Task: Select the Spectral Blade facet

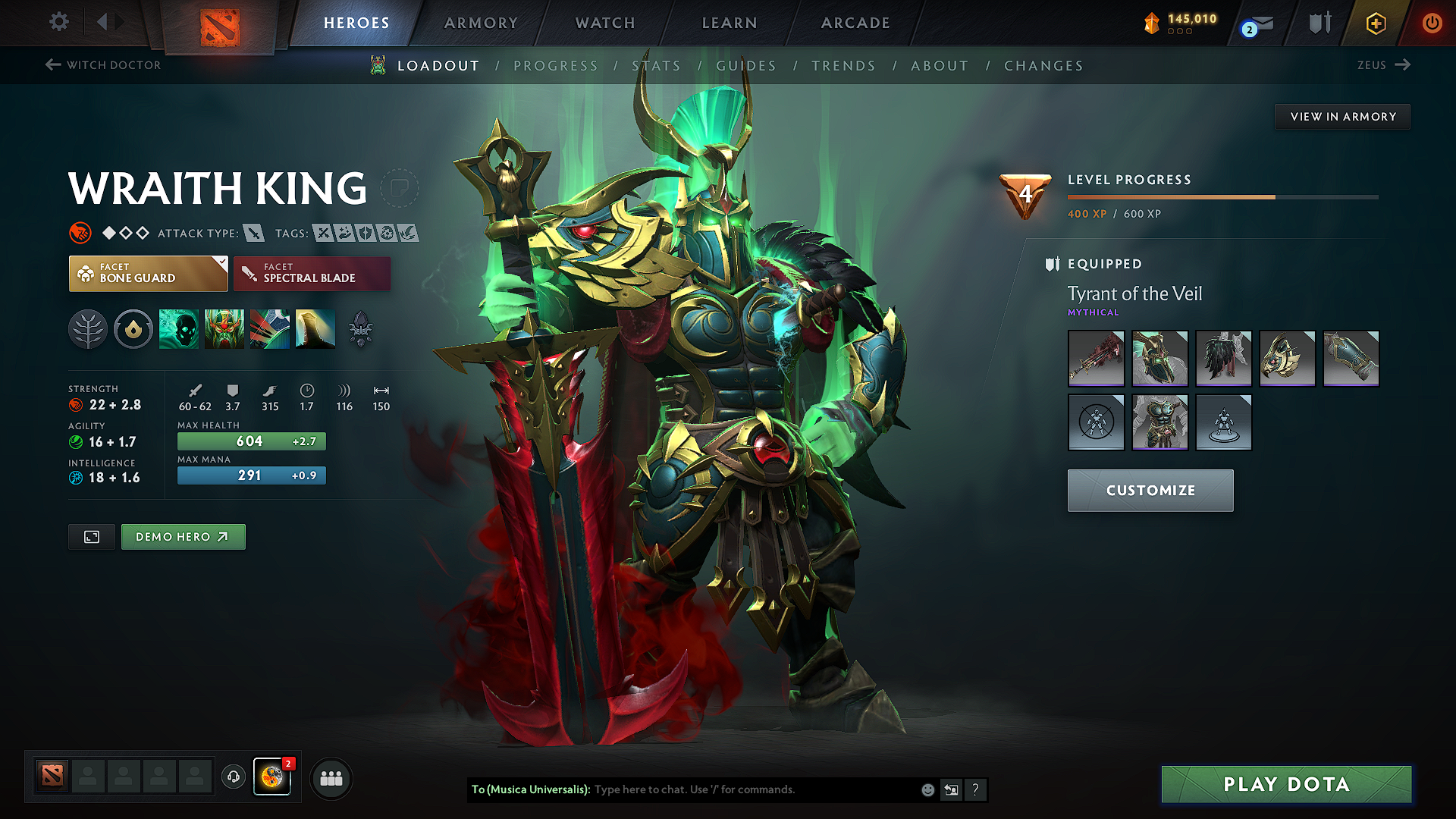Action: click(x=312, y=273)
